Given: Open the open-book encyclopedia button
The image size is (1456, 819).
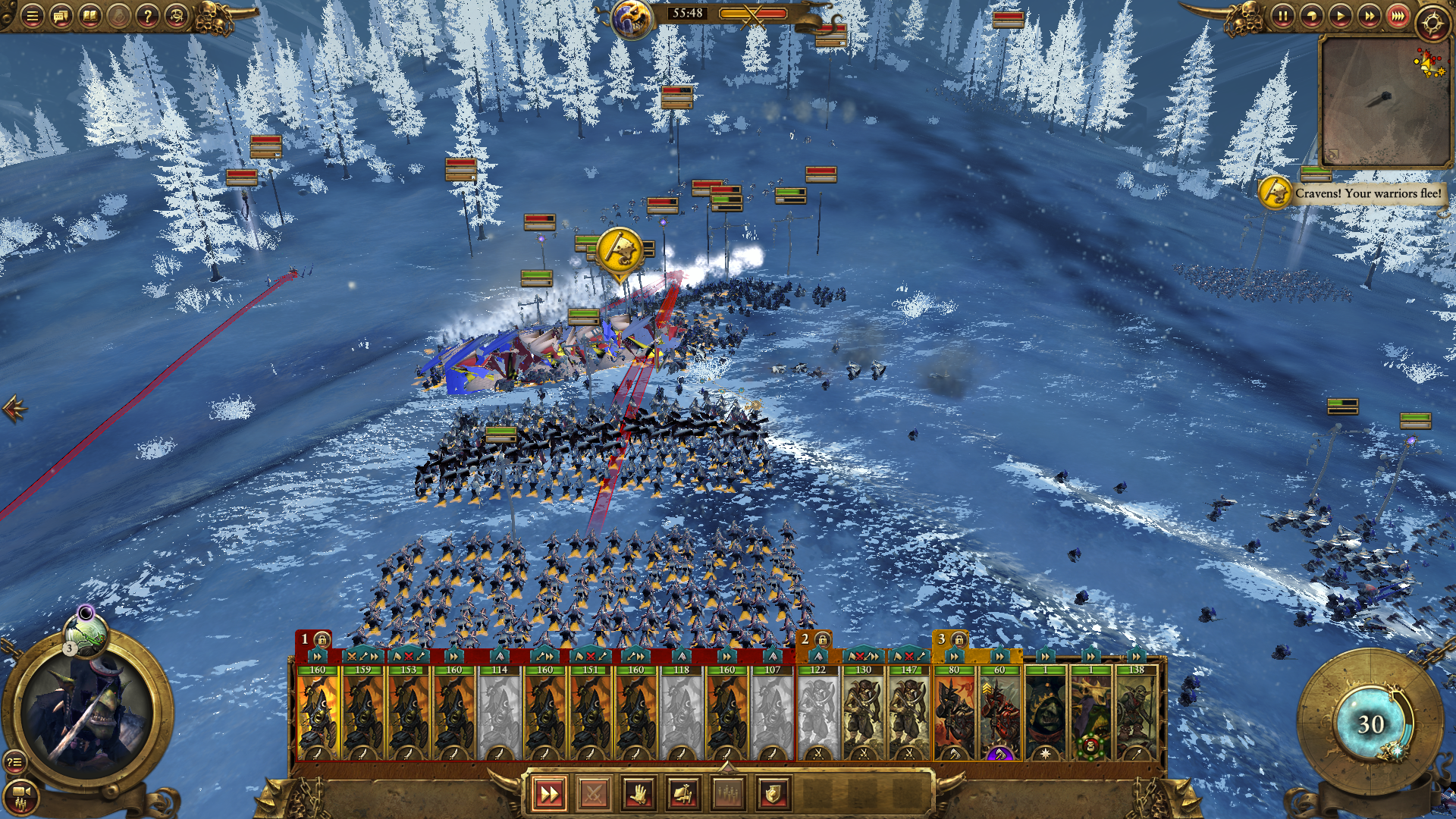Looking at the screenshot, I should point(90,16).
